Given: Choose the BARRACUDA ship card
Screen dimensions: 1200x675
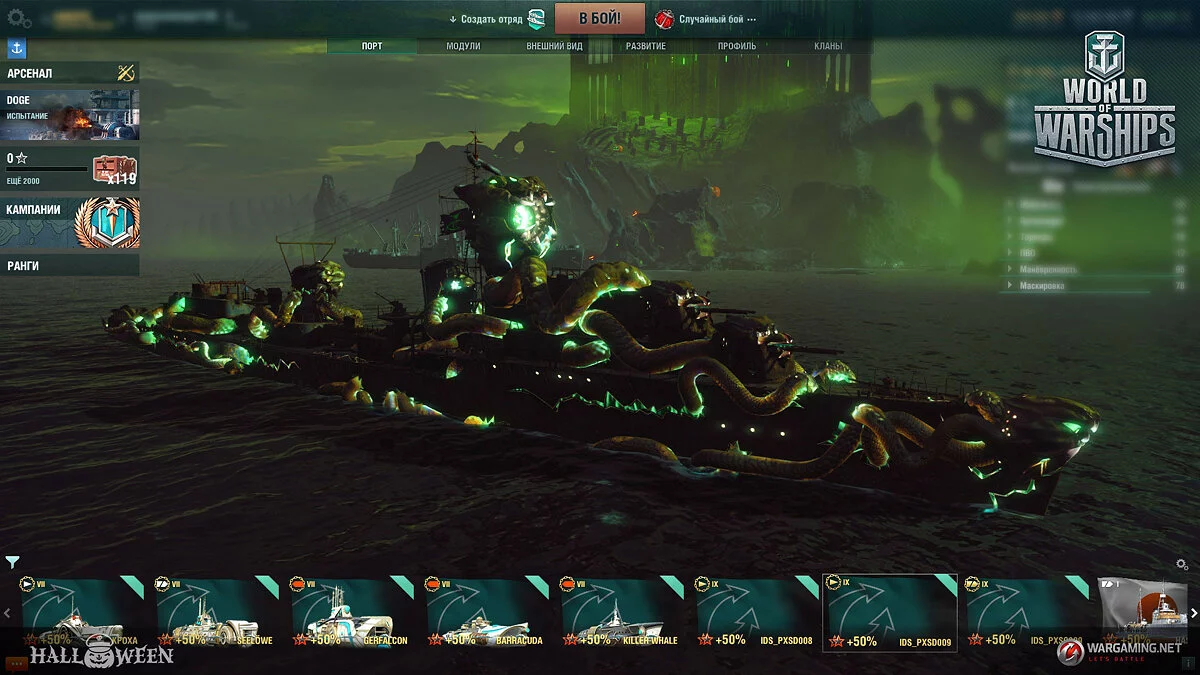Looking at the screenshot, I should [483, 614].
